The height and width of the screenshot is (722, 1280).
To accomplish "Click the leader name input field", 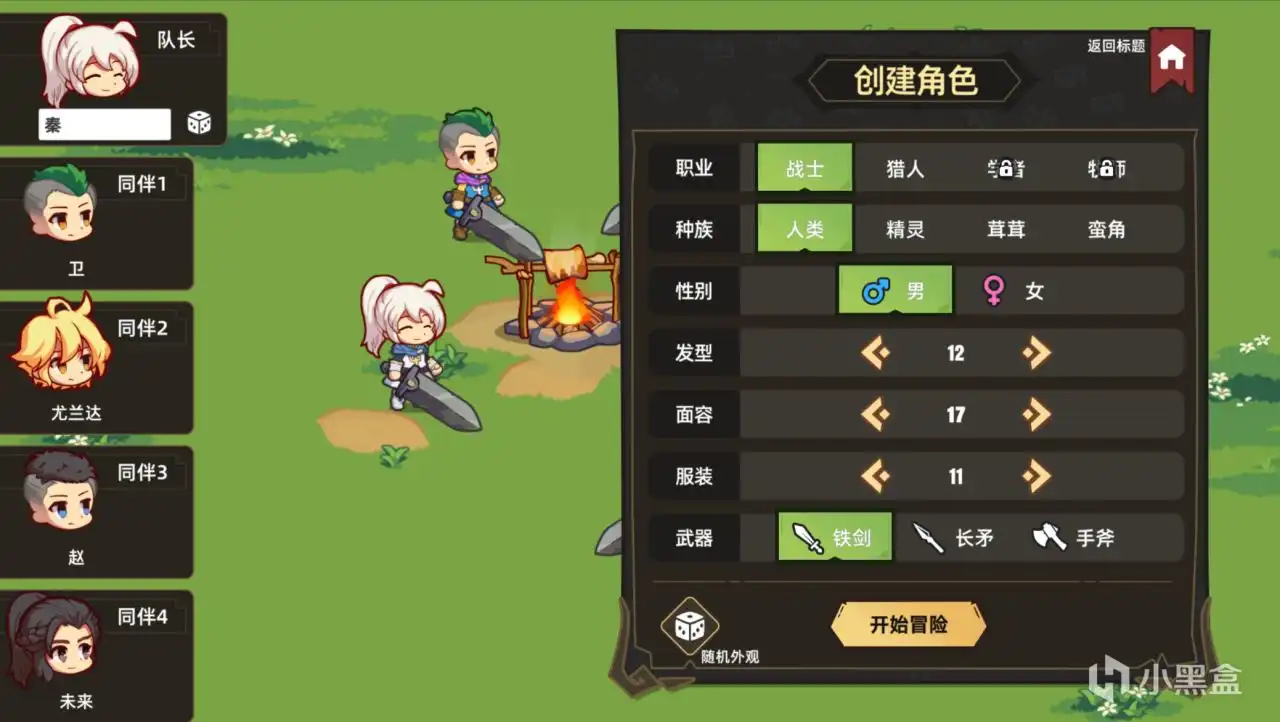I will click(105, 123).
